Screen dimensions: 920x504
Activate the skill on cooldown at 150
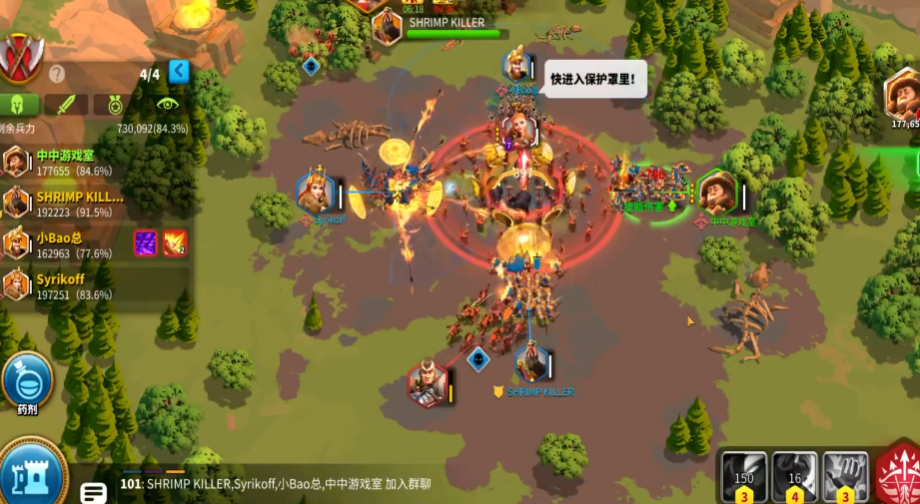(x=743, y=476)
